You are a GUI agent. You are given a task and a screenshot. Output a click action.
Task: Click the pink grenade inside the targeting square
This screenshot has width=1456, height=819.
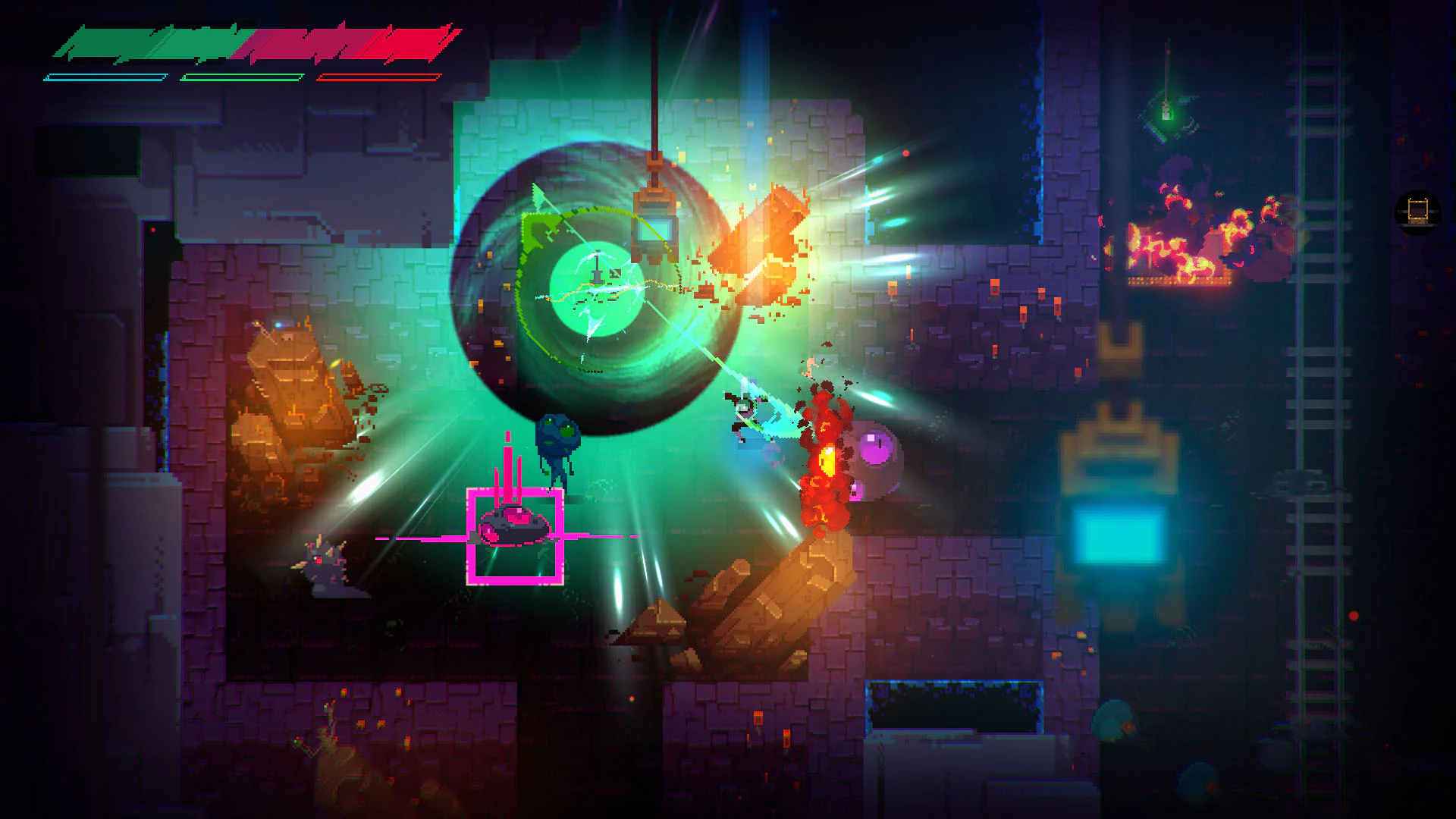tap(516, 526)
